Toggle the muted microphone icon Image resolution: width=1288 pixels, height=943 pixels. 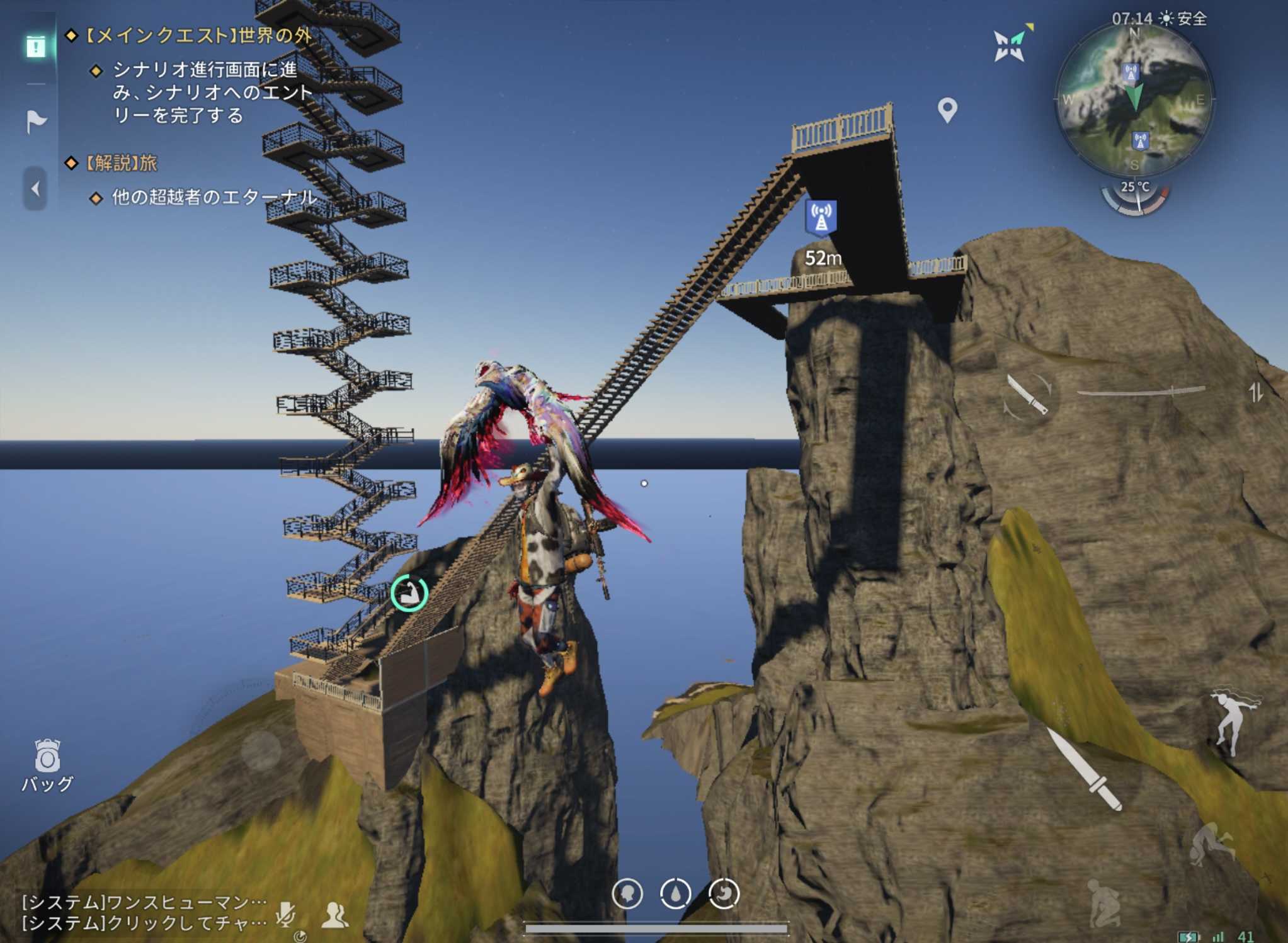[x=286, y=913]
